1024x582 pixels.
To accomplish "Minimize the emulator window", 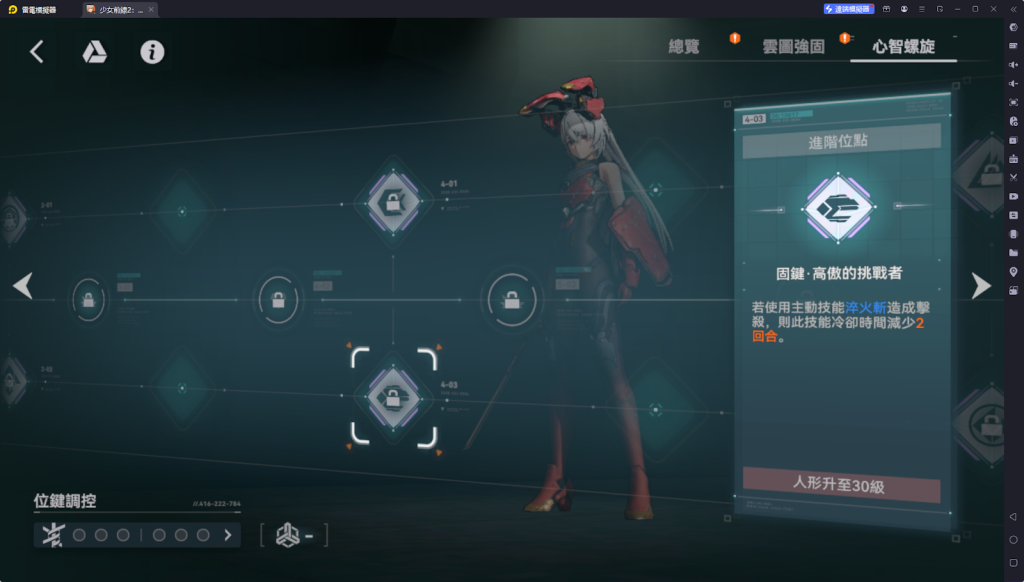I will click(x=957, y=9).
